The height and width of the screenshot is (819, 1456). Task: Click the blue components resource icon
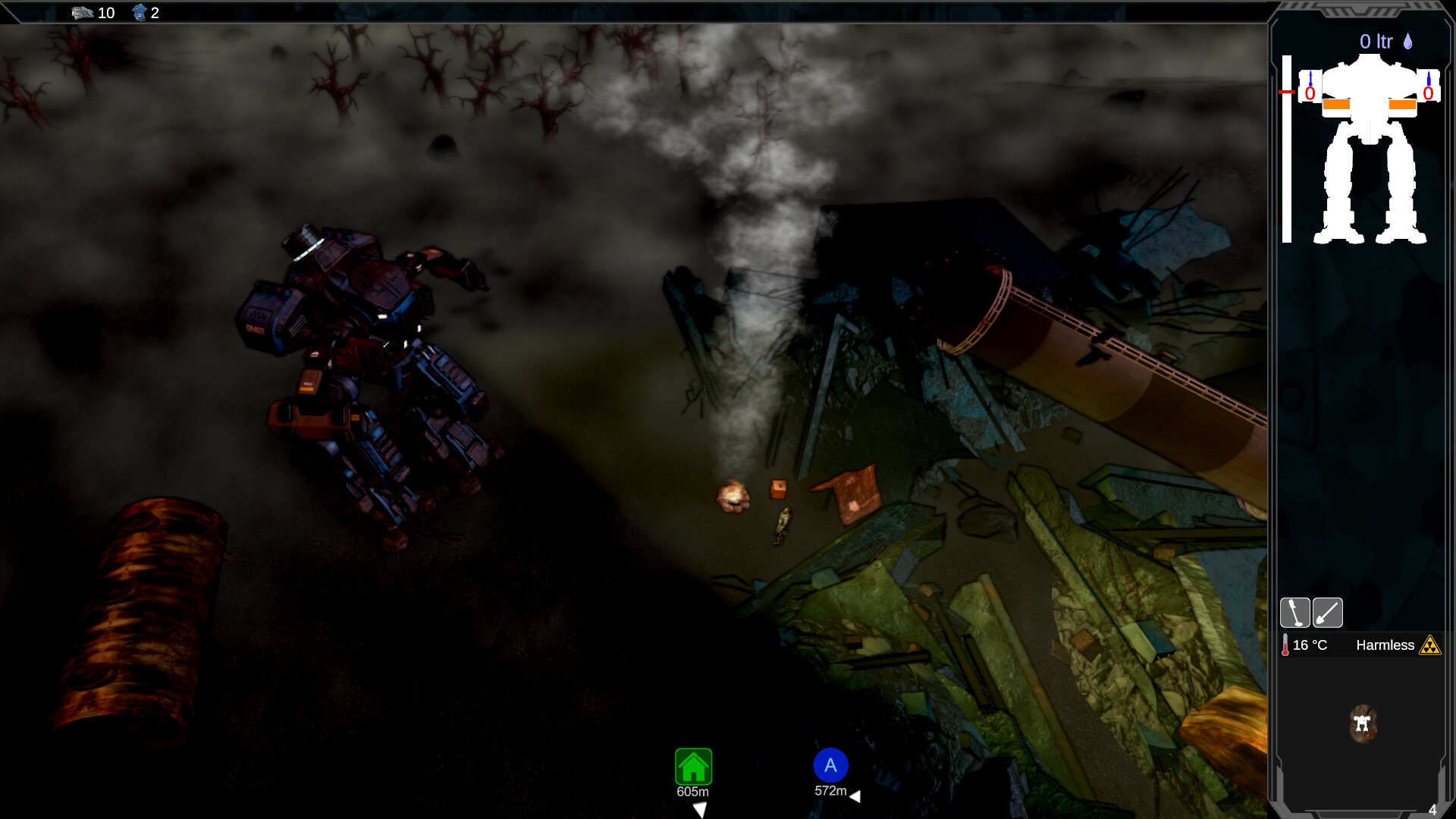(x=141, y=12)
